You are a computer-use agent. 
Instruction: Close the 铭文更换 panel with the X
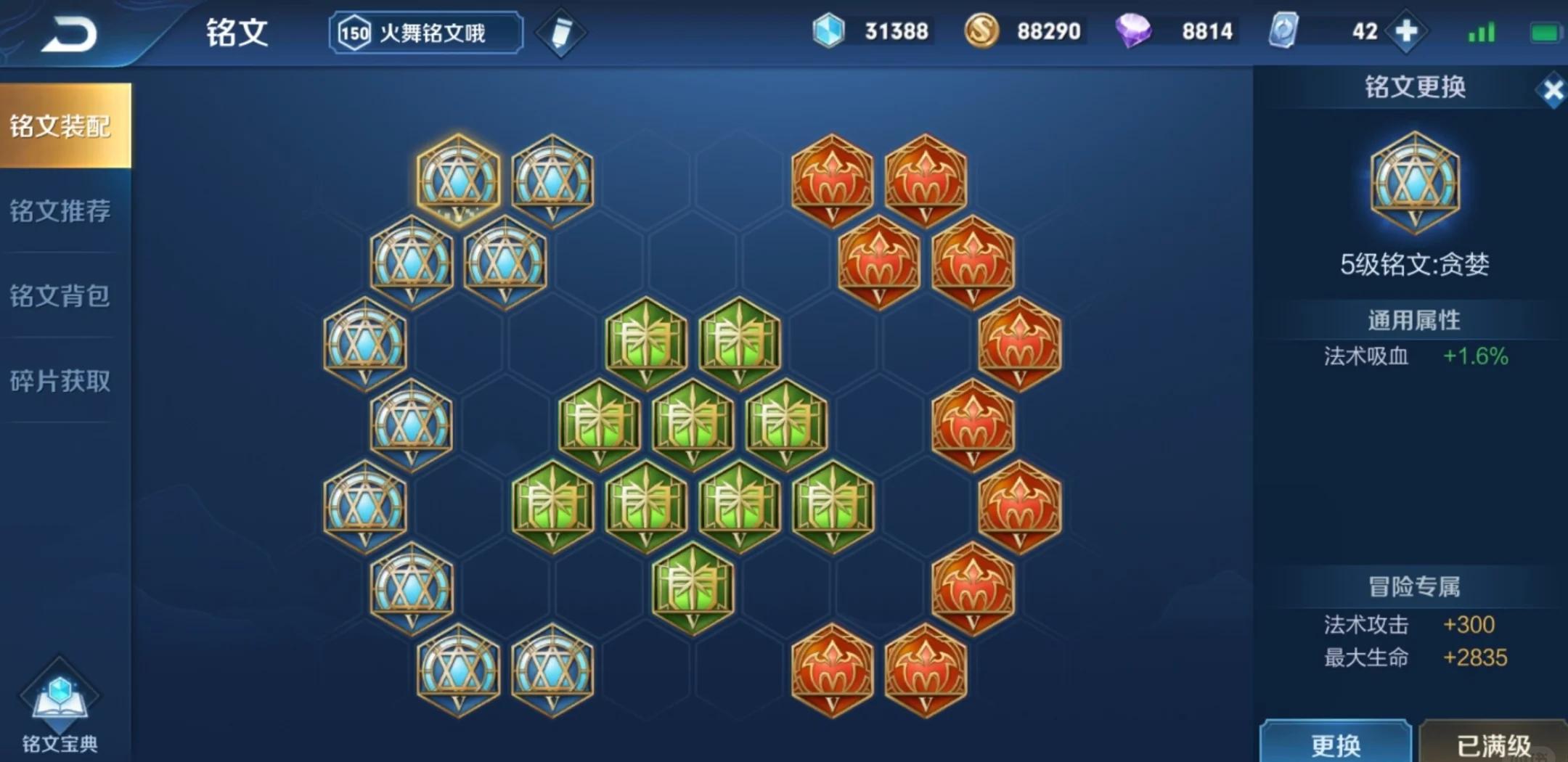pyautogui.click(x=1553, y=90)
